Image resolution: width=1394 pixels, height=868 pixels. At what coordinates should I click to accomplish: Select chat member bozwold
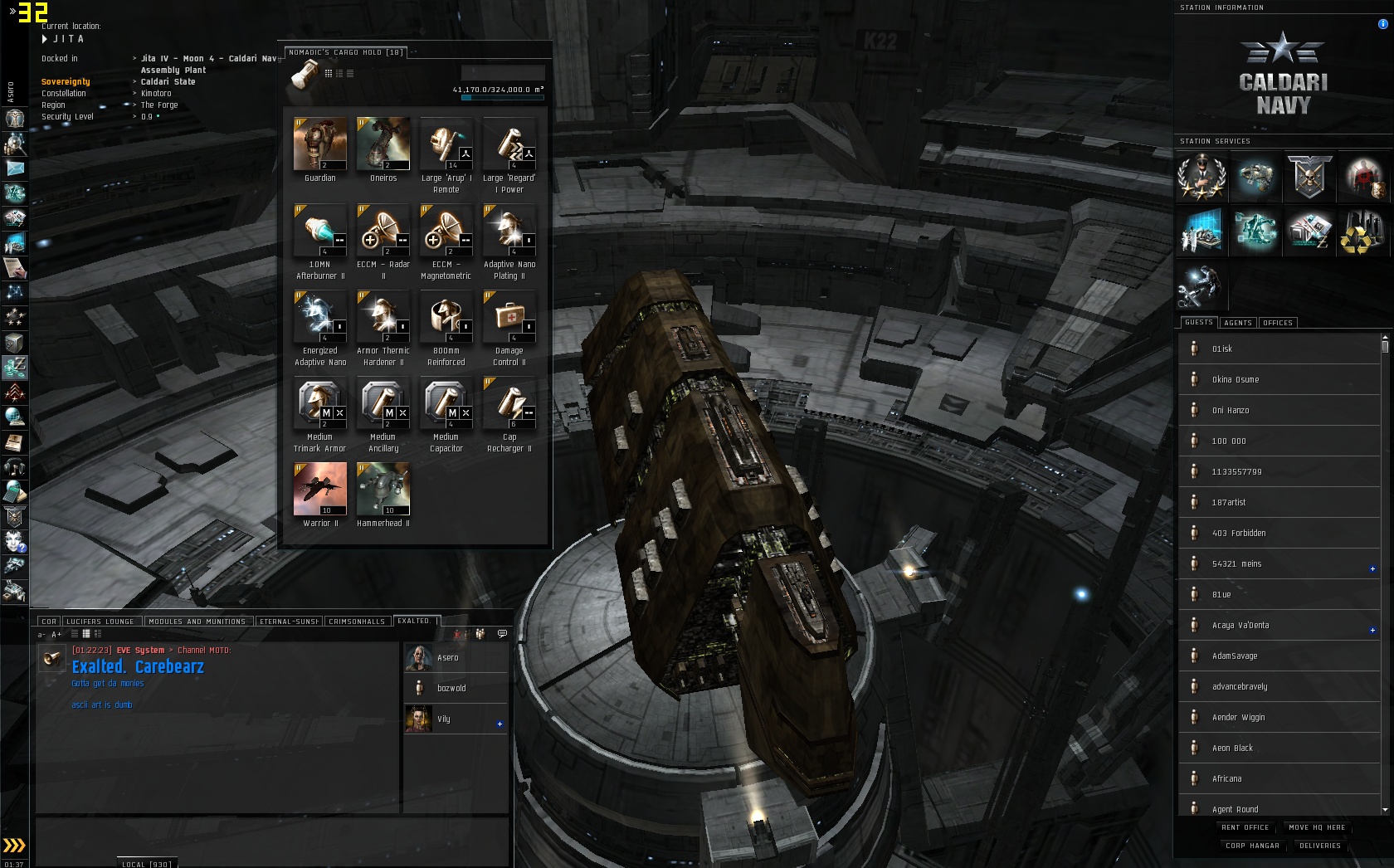[451, 688]
